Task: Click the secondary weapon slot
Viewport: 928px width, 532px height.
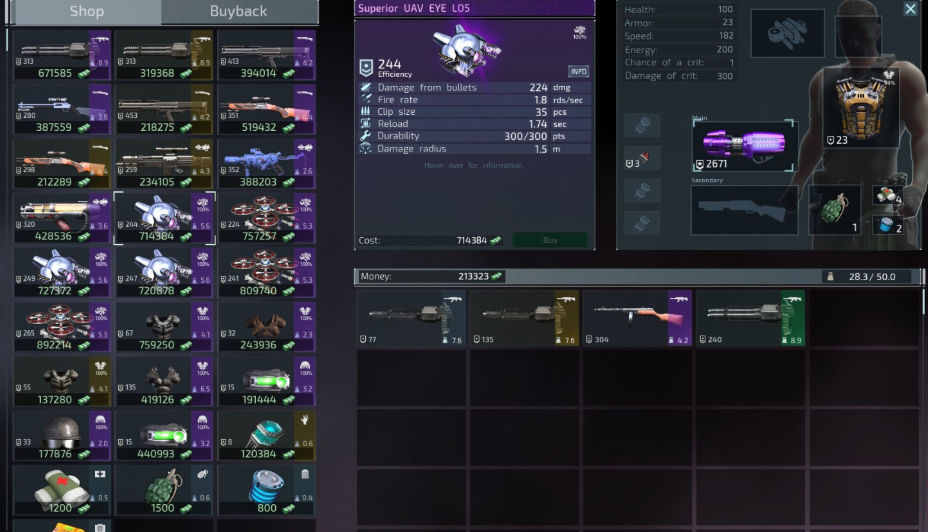Action: [743, 210]
